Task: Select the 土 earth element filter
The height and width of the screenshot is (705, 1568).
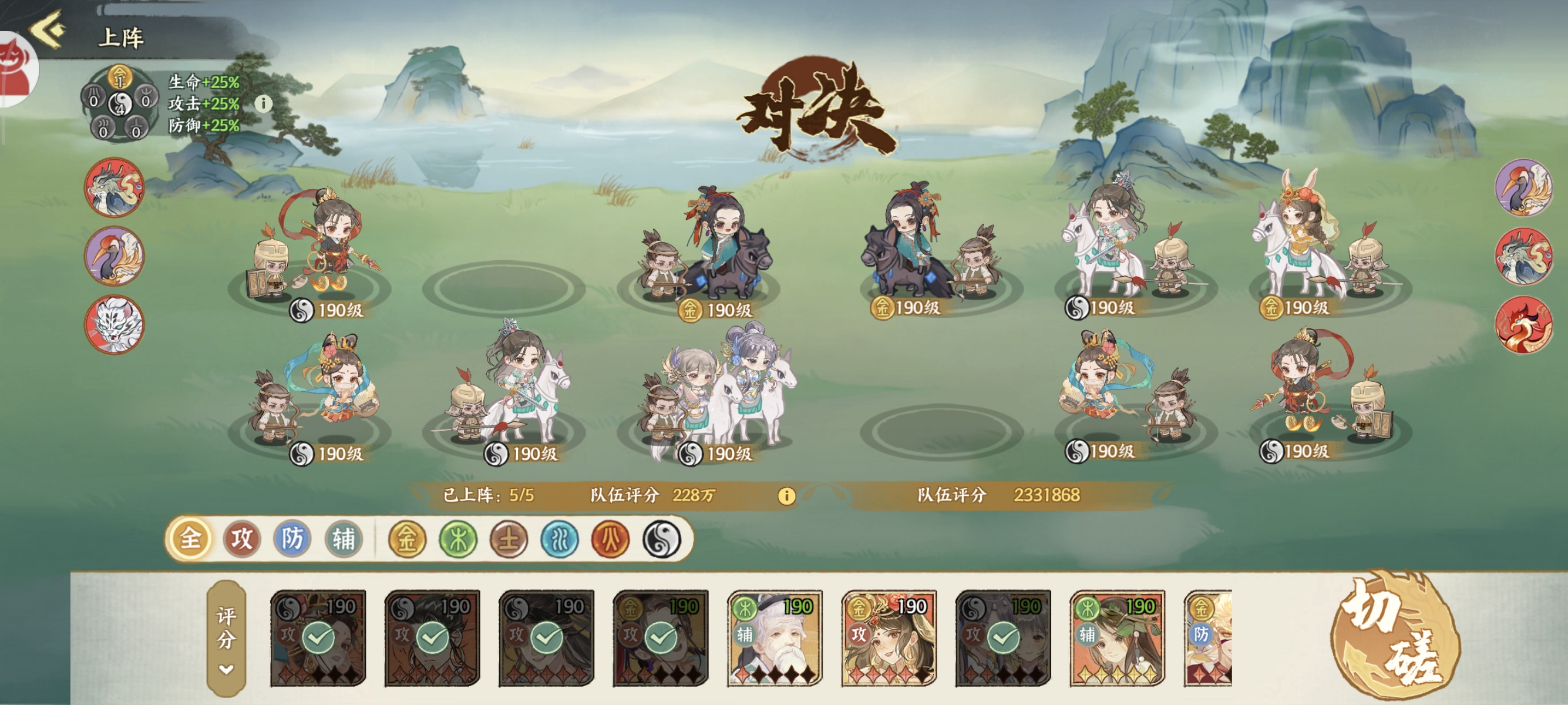Action: coord(509,539)
